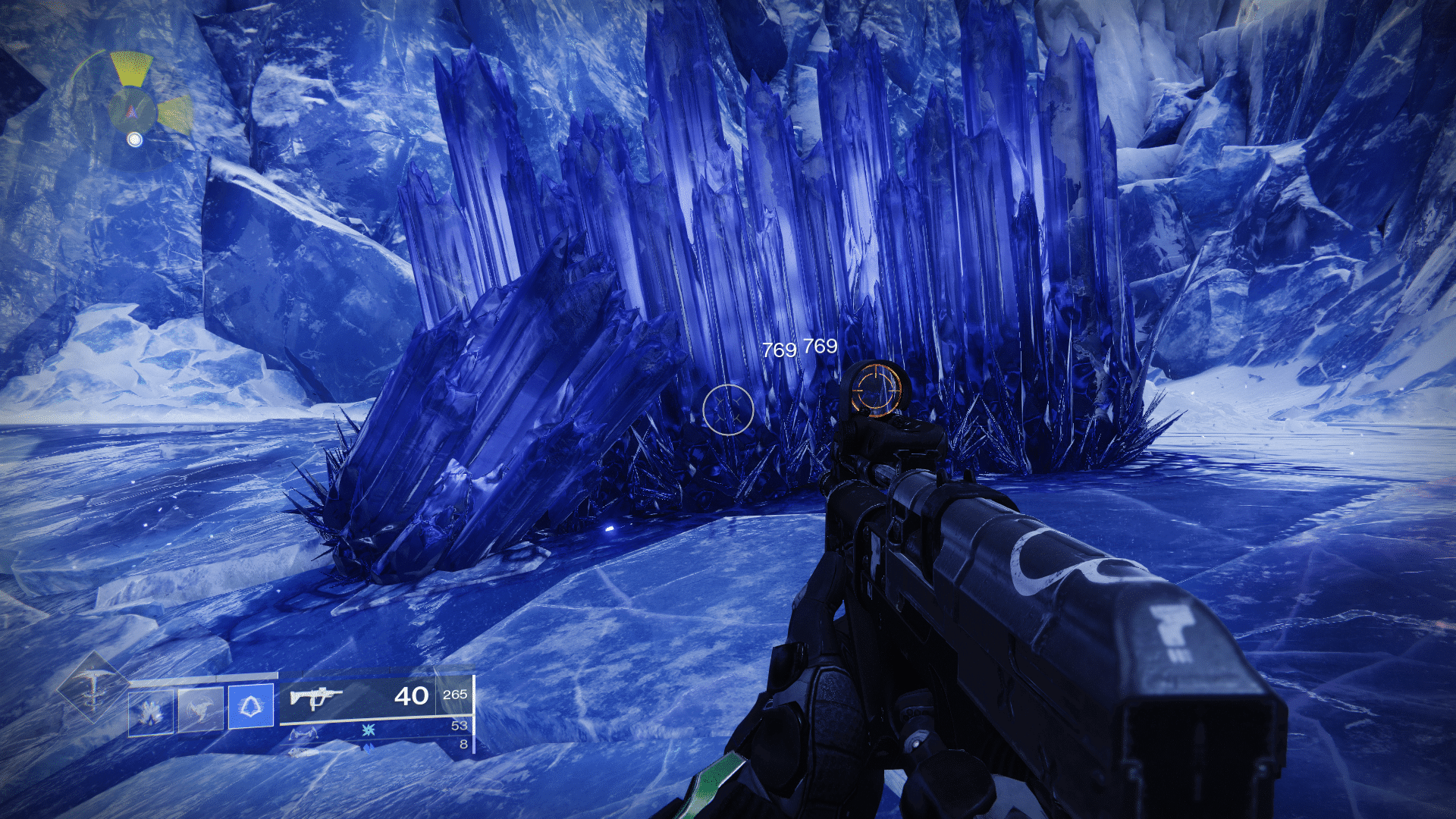1456x819 pixels.
Task: Choose the bottom heavy weapon icon
Action: (x=303, y=751)
